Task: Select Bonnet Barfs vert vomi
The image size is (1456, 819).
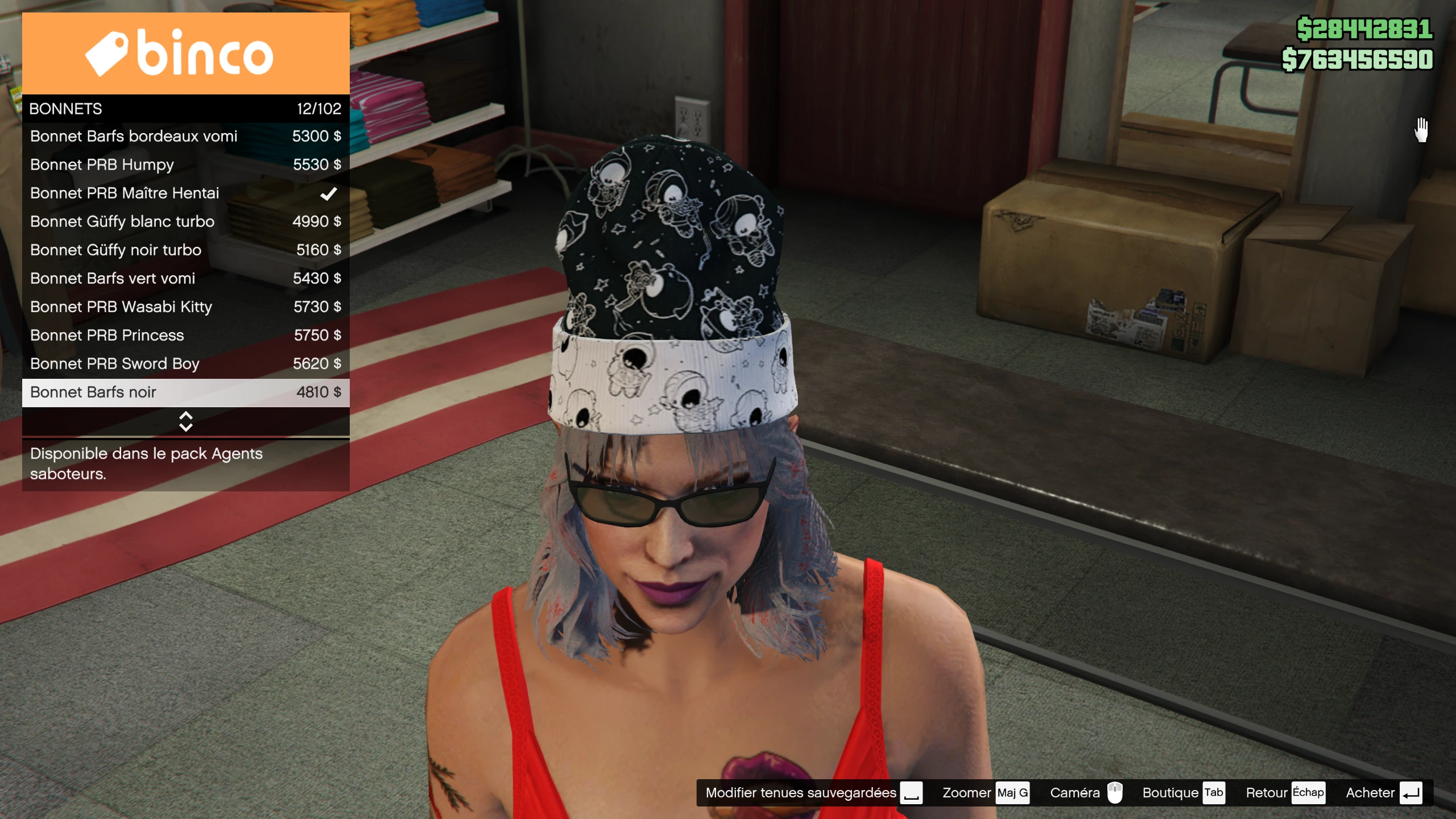Action: tap(185, 279)
